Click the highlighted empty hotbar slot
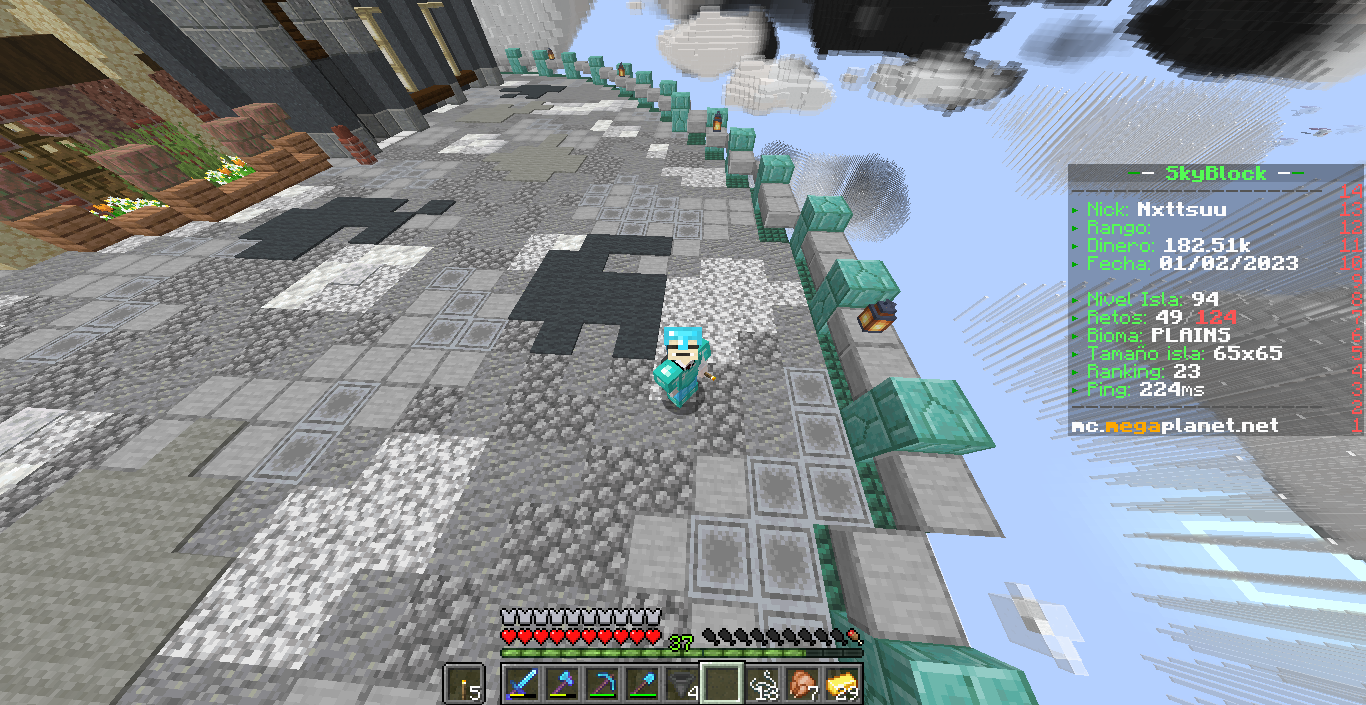 coord(721,684)
